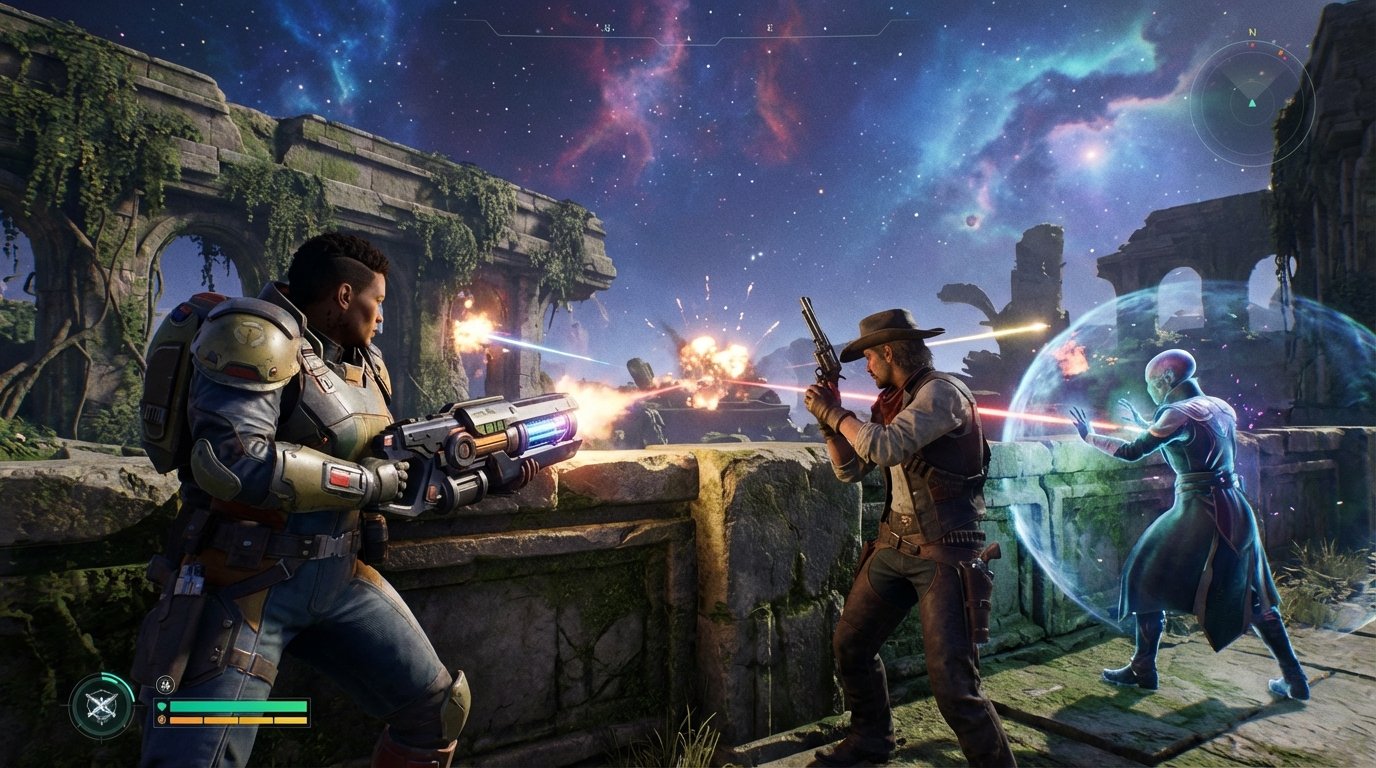The image size is (1376, 768).
Task: Click the second segment of the orange stamina bar
Action: [x=221, y=720]
